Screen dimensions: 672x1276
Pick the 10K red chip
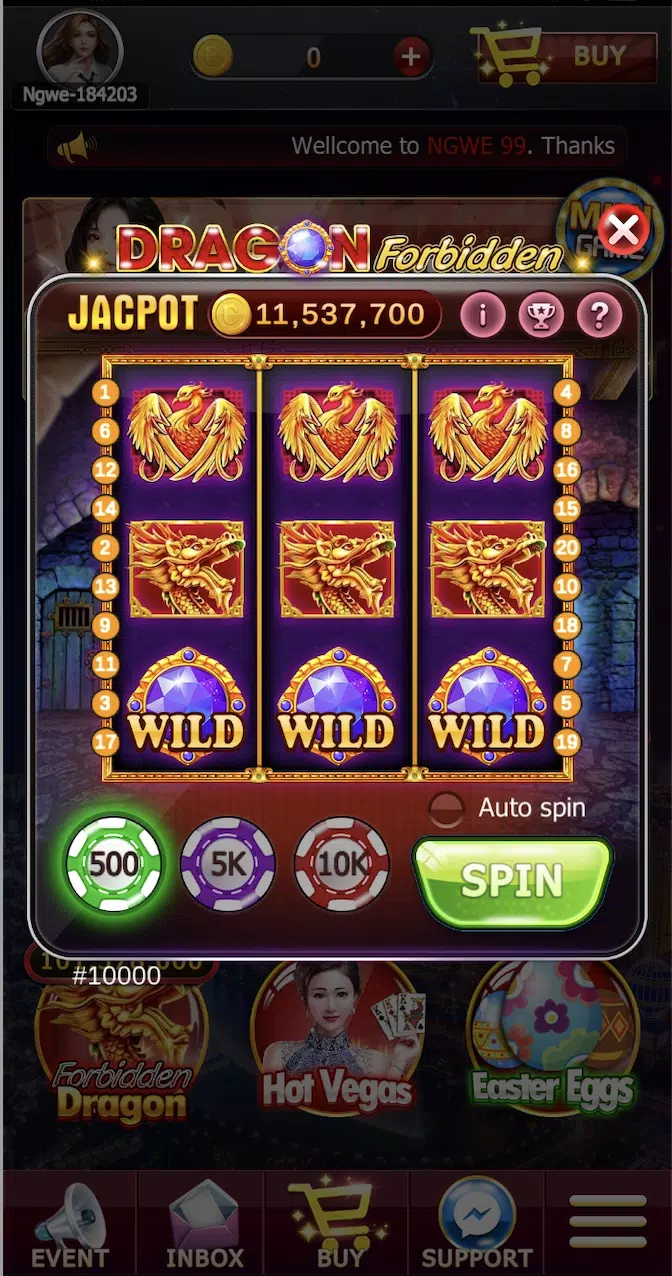342,864
